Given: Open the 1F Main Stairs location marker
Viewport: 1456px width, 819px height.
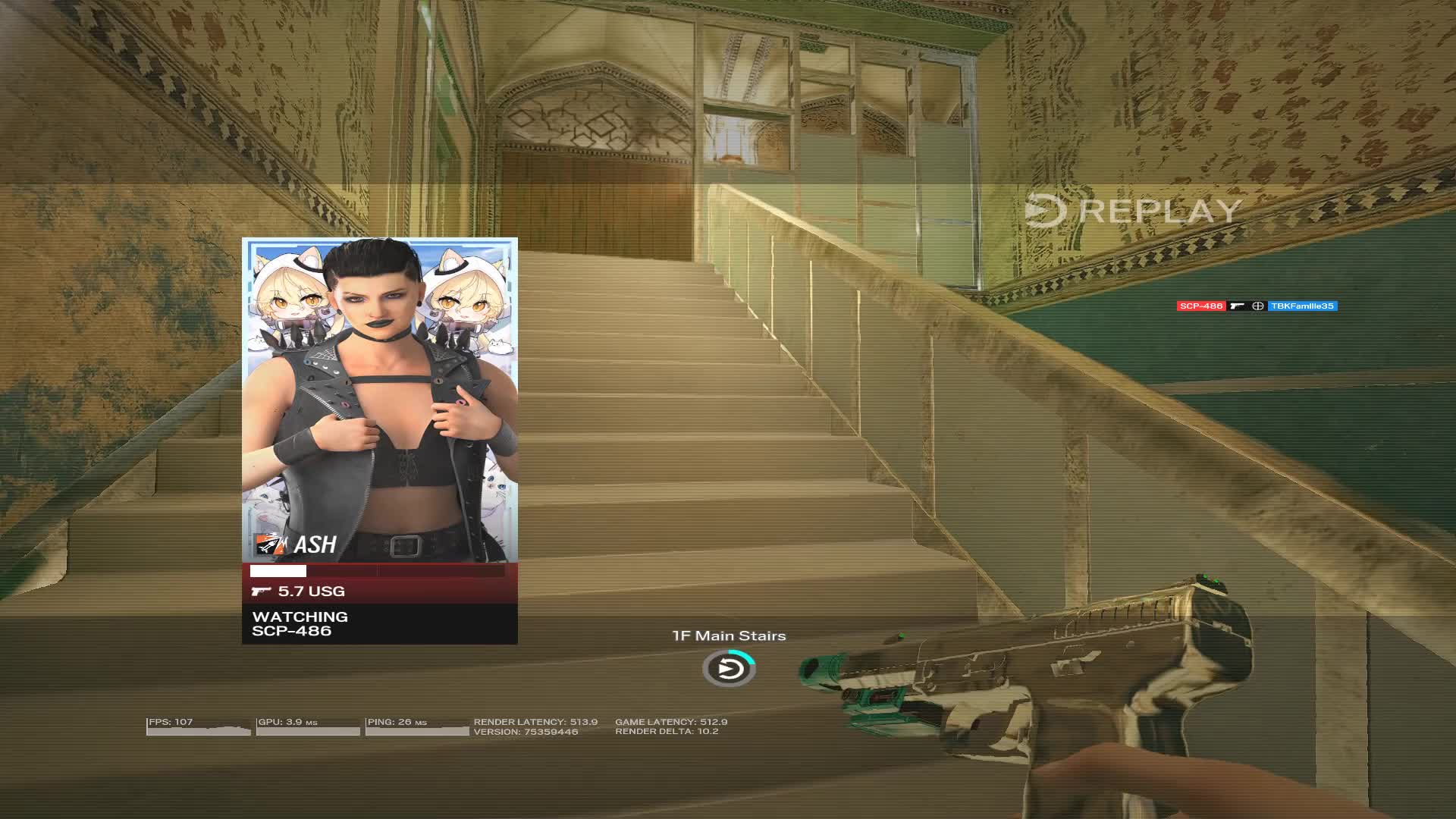Looking at the screenshot, I should point(729,635).
